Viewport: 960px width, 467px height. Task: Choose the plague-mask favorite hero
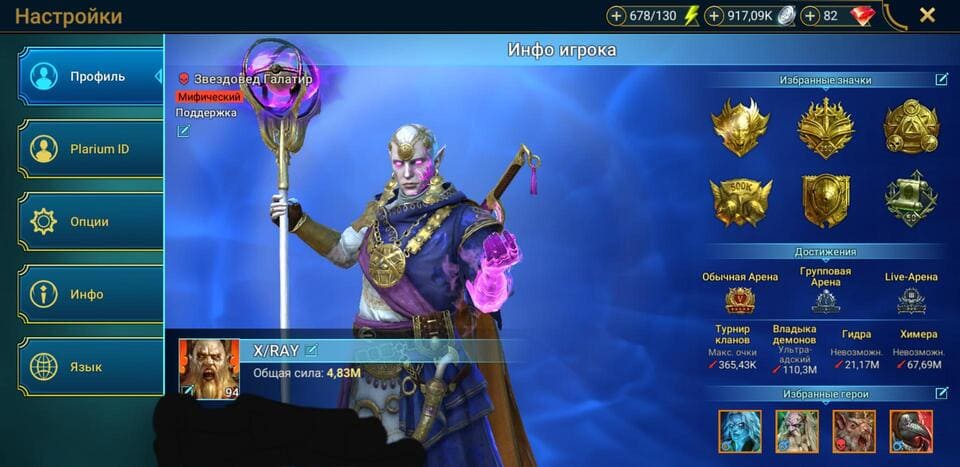click(x=911, y=431)
